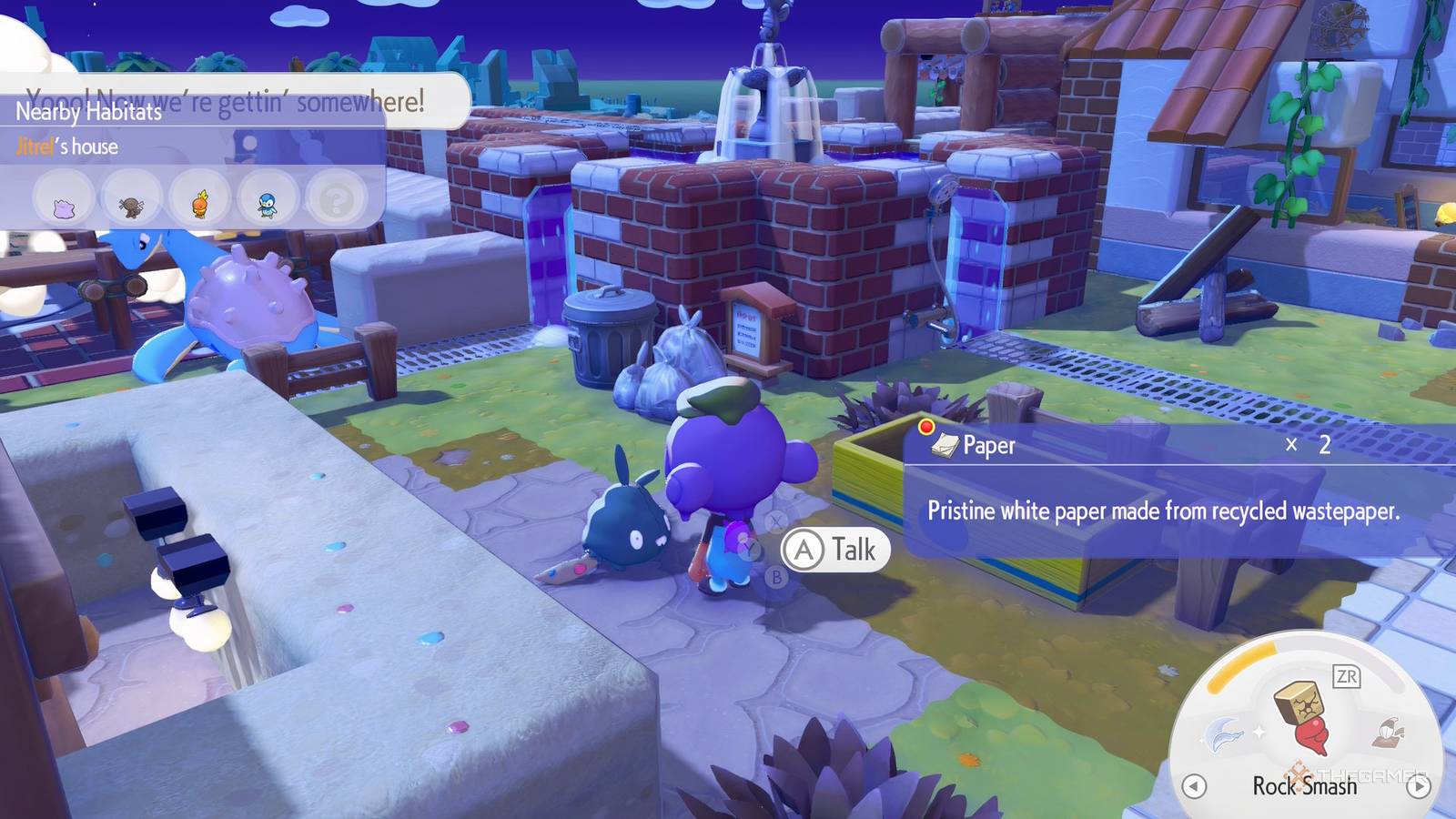This screenshot has width=1456, height=819.
Task: Choose the blue wave move icon
Action: coord(1223,733)
